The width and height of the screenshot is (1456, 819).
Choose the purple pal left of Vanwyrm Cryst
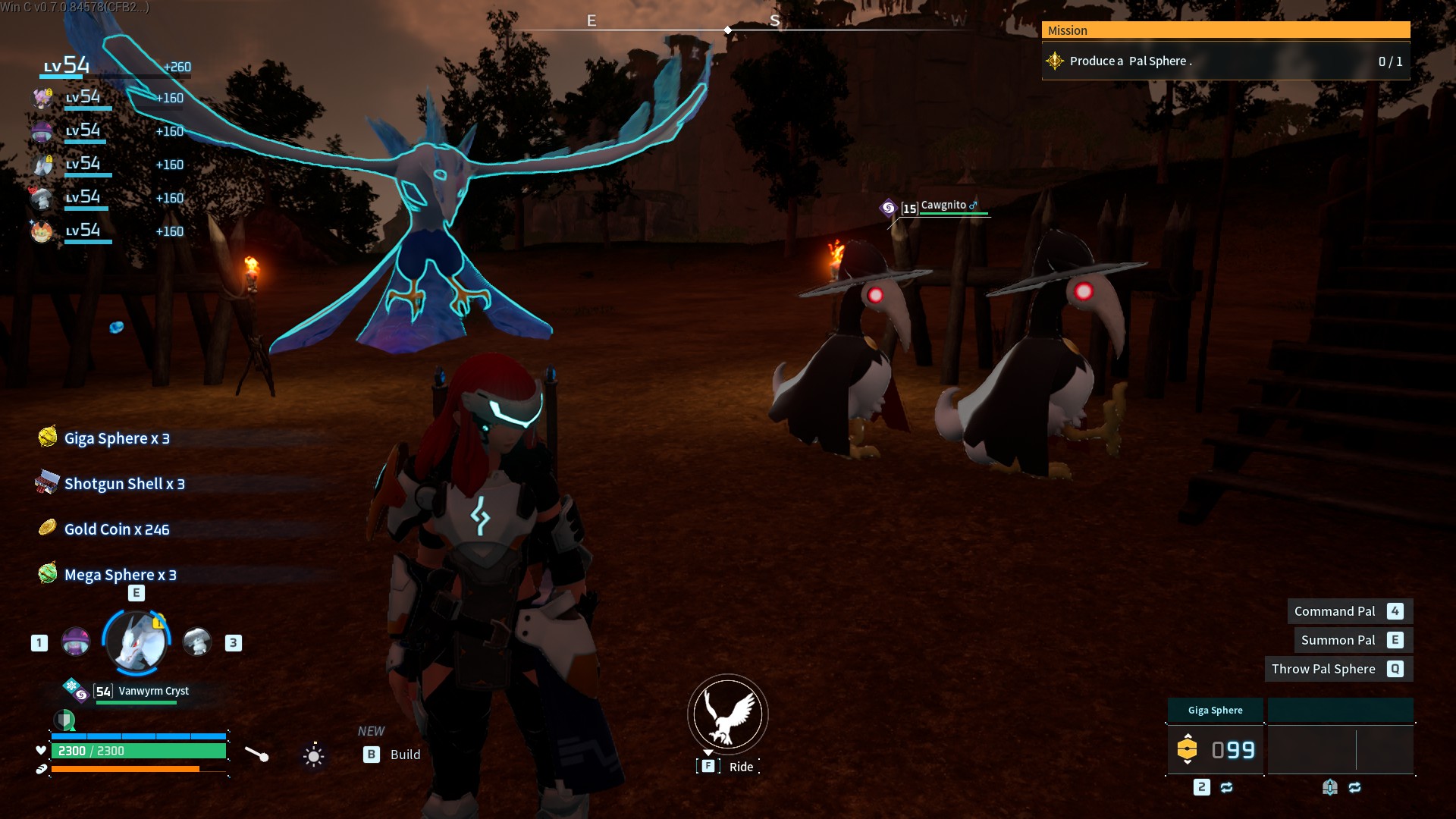tap(76, 642)
